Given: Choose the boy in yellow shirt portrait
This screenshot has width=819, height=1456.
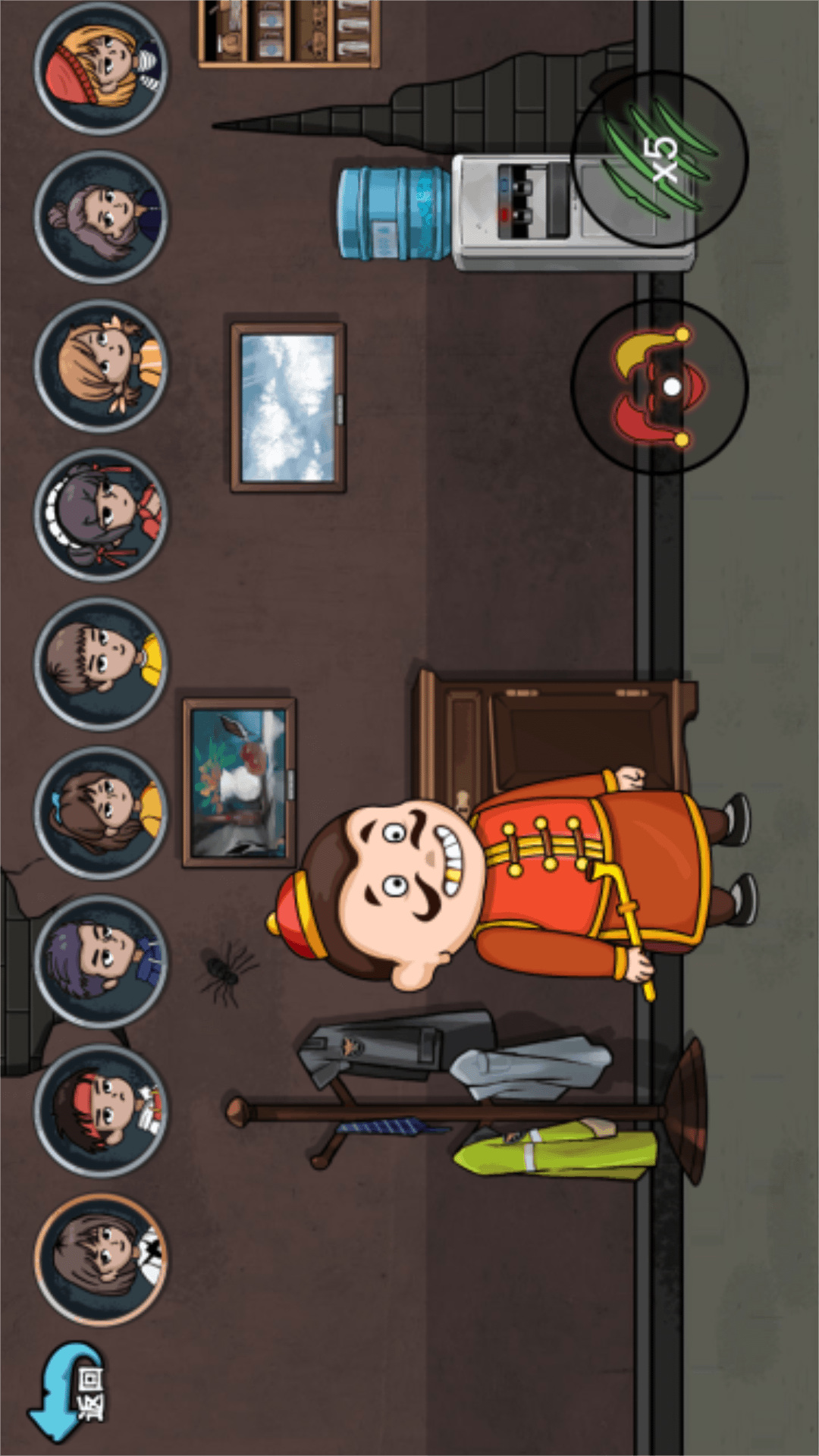Looking at the screenshot, I should 101,664.
